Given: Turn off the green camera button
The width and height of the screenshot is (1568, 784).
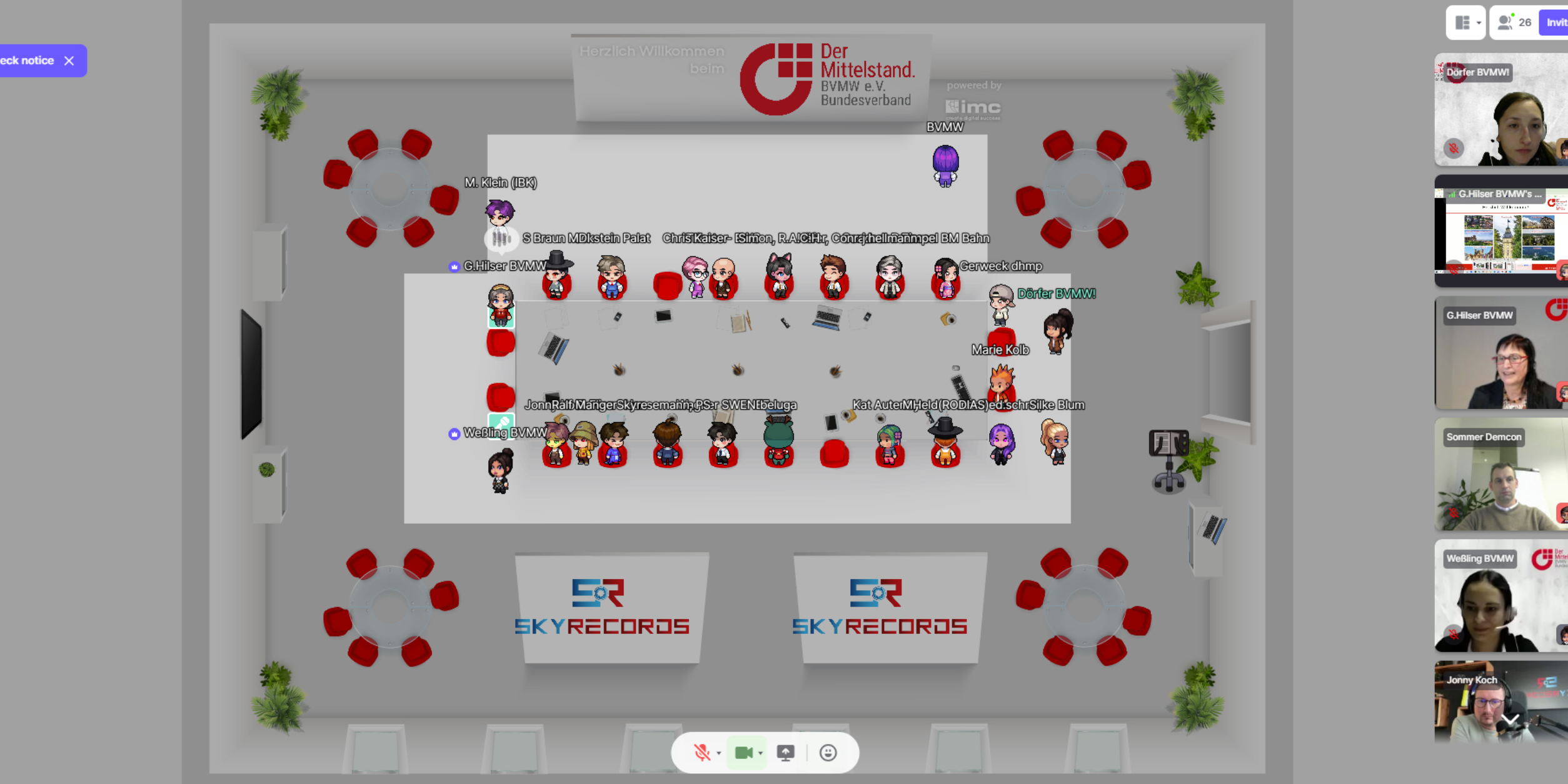Looking at the screenshot, I should [743, 753].
